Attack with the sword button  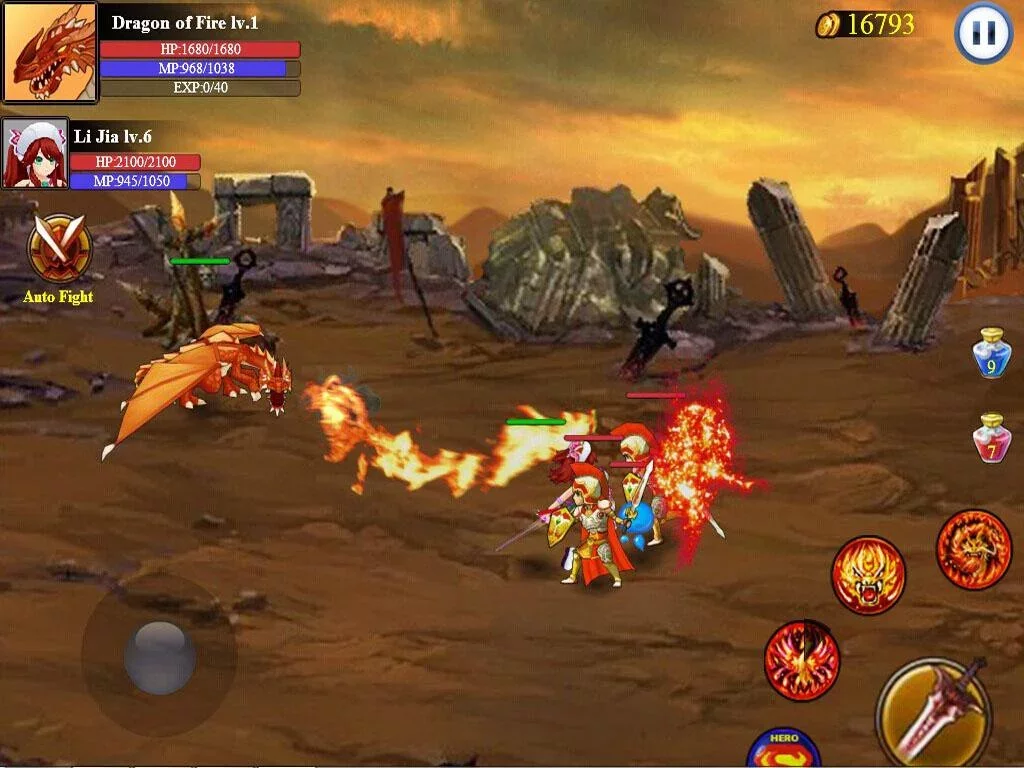click(x=933, y=711)
